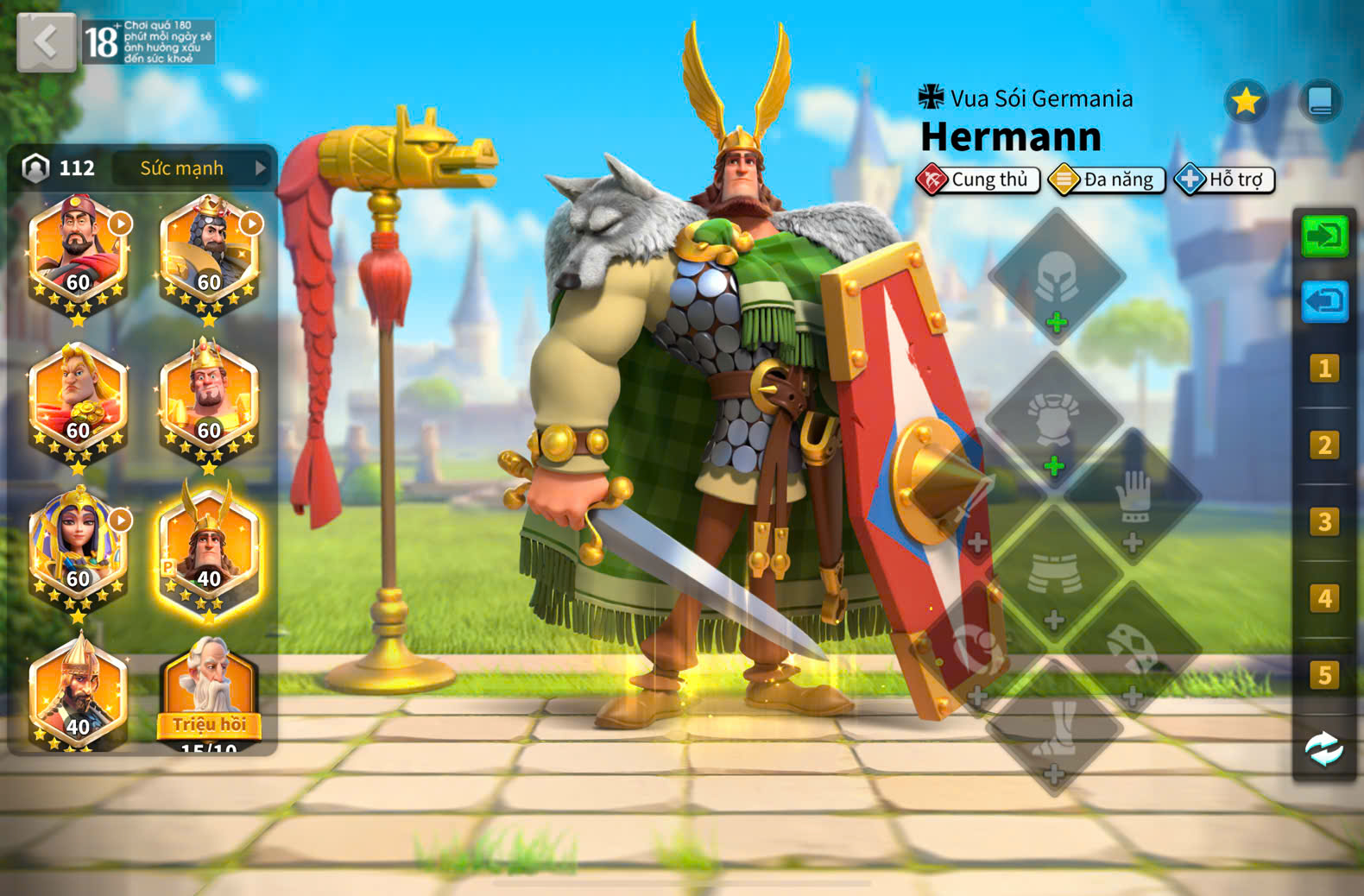Select the Cung thủ talent tag

[978, 180]
